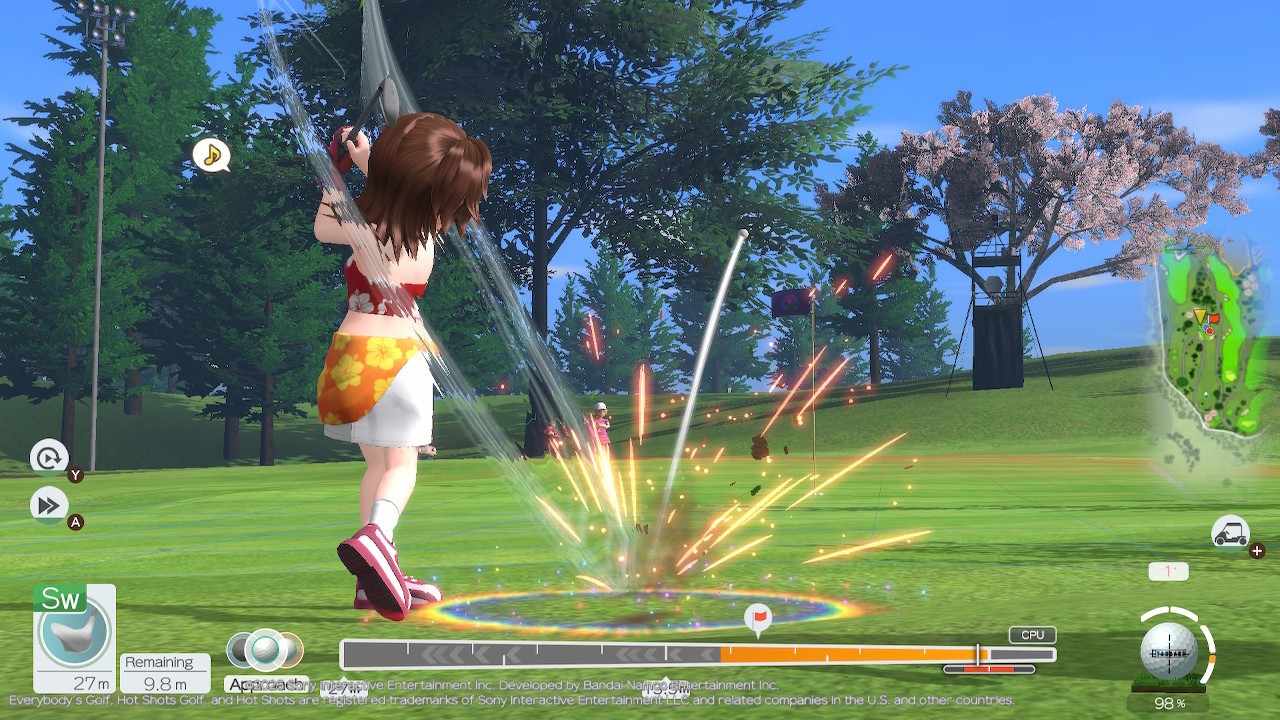Tap the fast-forward double-arrow icon
Viewport: 1280px width, 720px height.
49,505
